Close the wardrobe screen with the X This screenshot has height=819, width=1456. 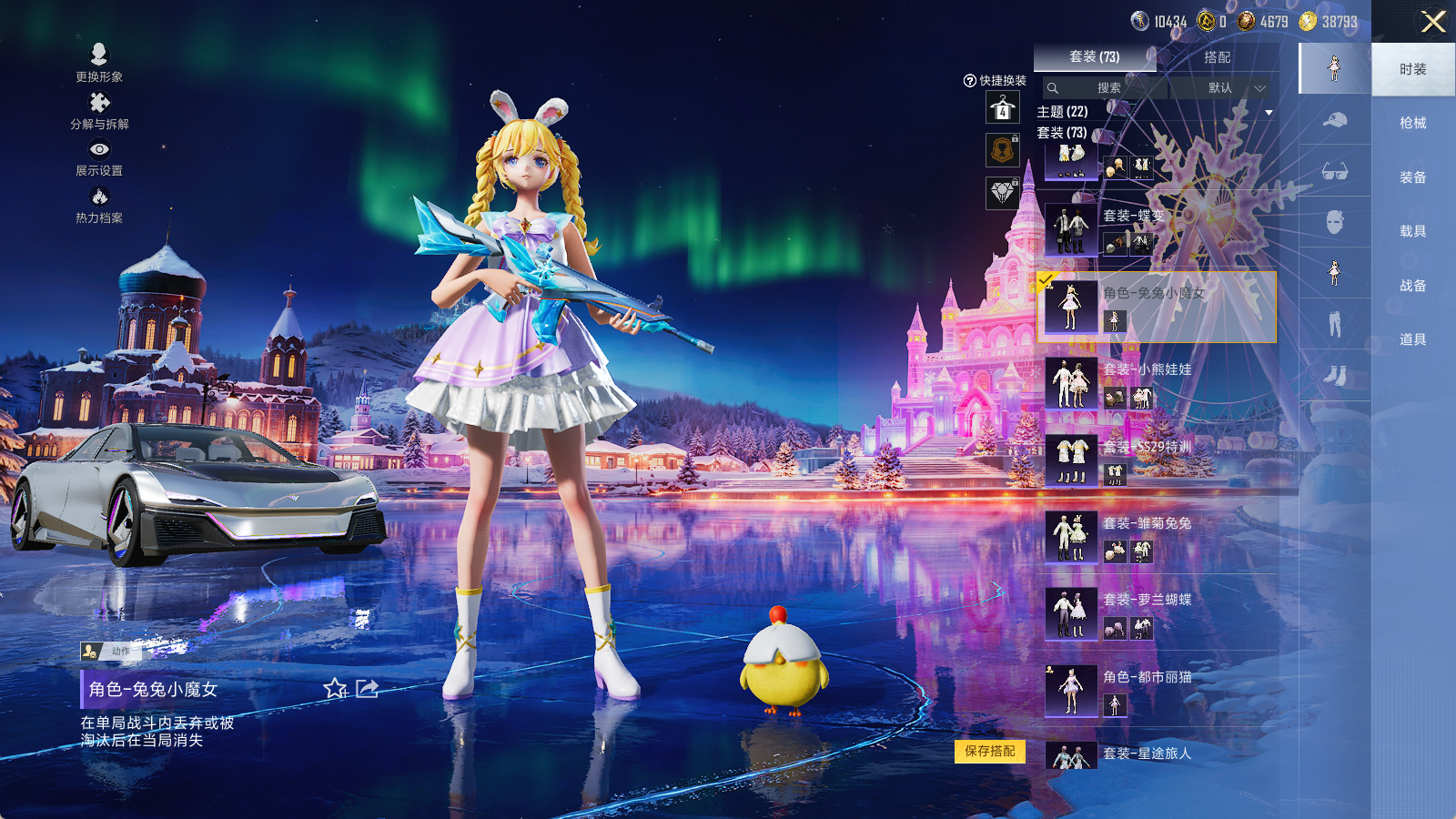pos(1433,22)
